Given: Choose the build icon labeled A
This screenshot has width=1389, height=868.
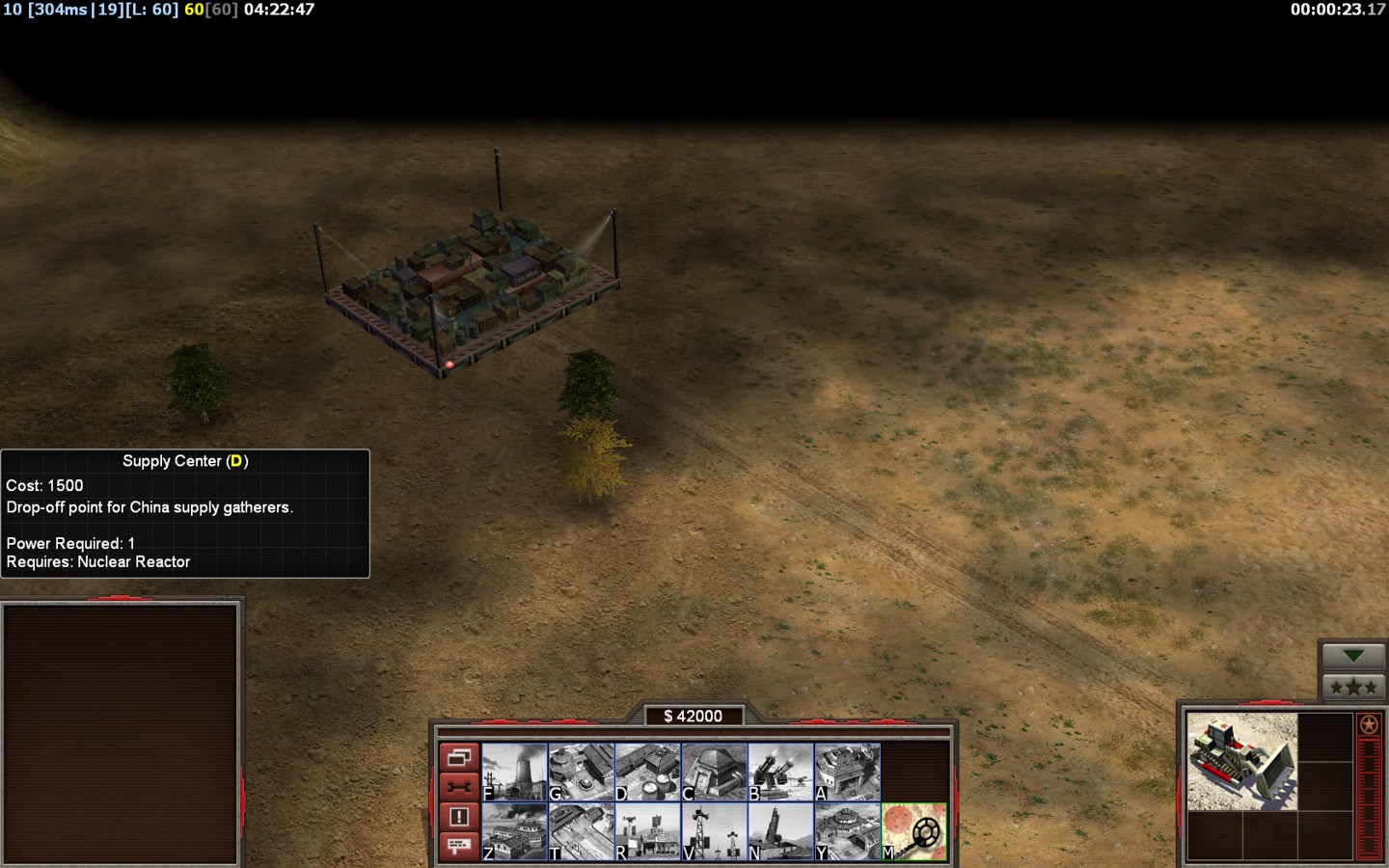Looking at the screenshot, I should (x=848, y=772).
